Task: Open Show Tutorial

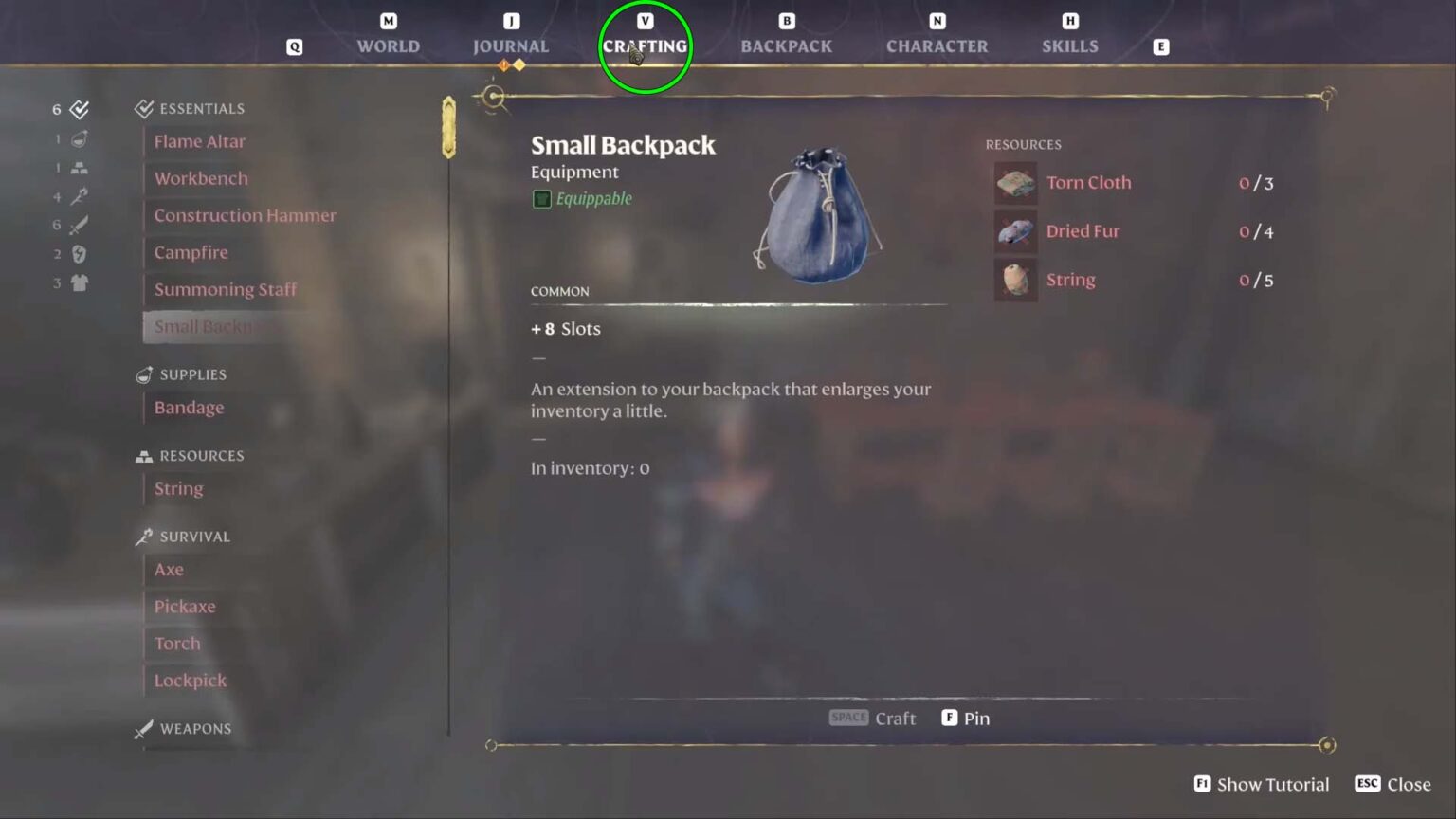Action: (1263, 784)
